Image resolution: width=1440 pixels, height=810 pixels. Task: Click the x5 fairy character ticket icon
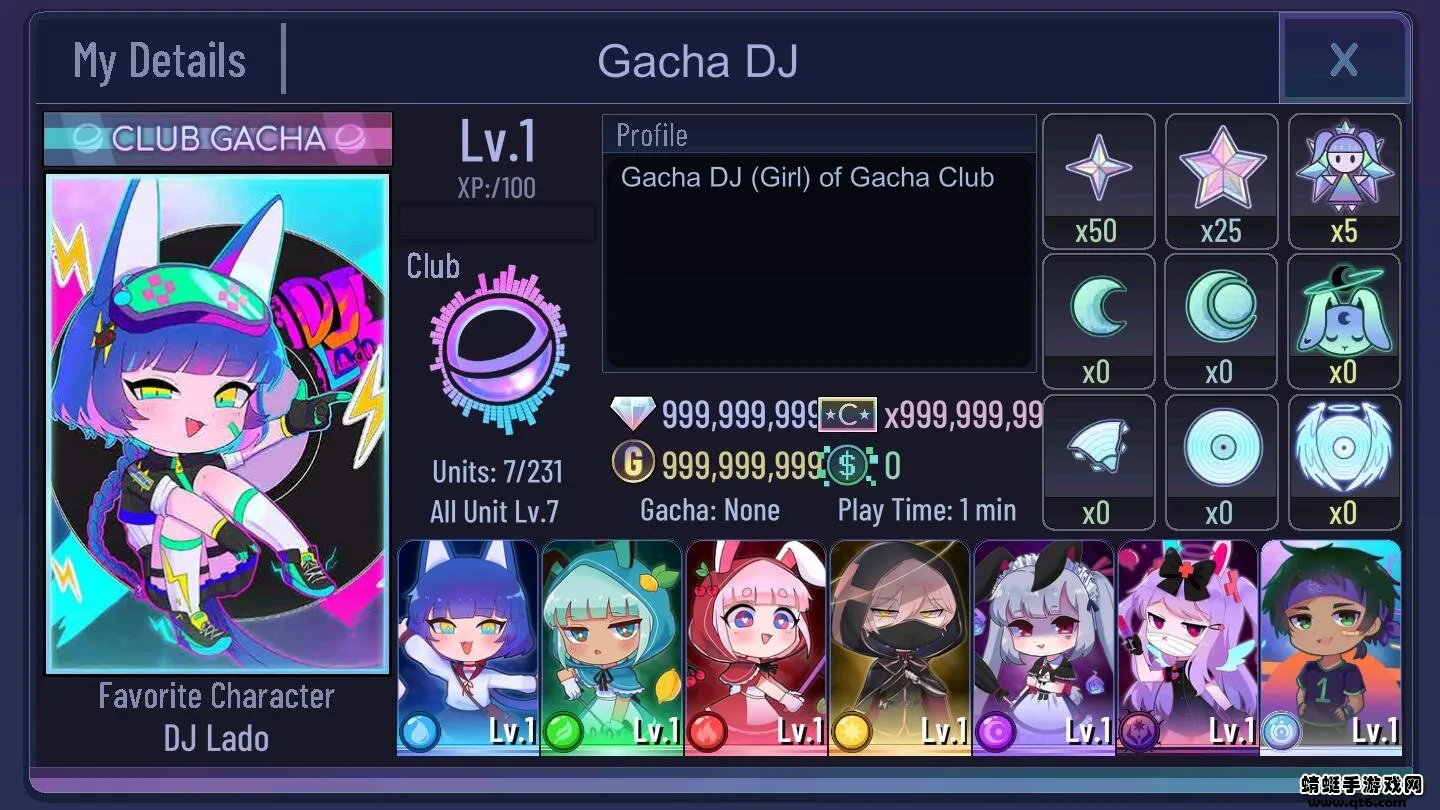pos(1344,168)
